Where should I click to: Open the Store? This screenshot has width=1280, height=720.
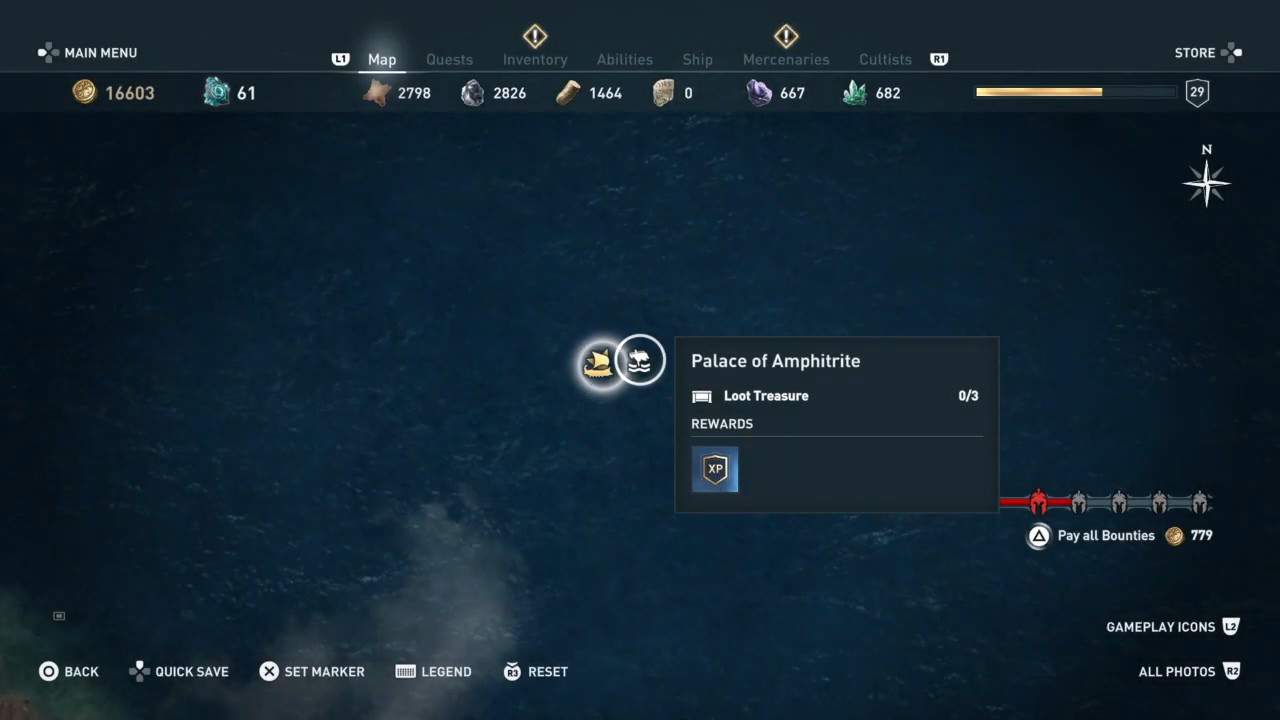[x=1207, y=53]
